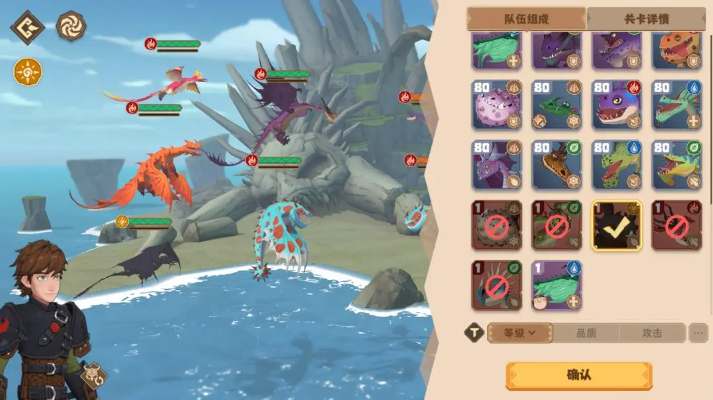Viewport: 713px width, 400px height.
Task: Click the round T filter icon
Action: click(474, 332)
